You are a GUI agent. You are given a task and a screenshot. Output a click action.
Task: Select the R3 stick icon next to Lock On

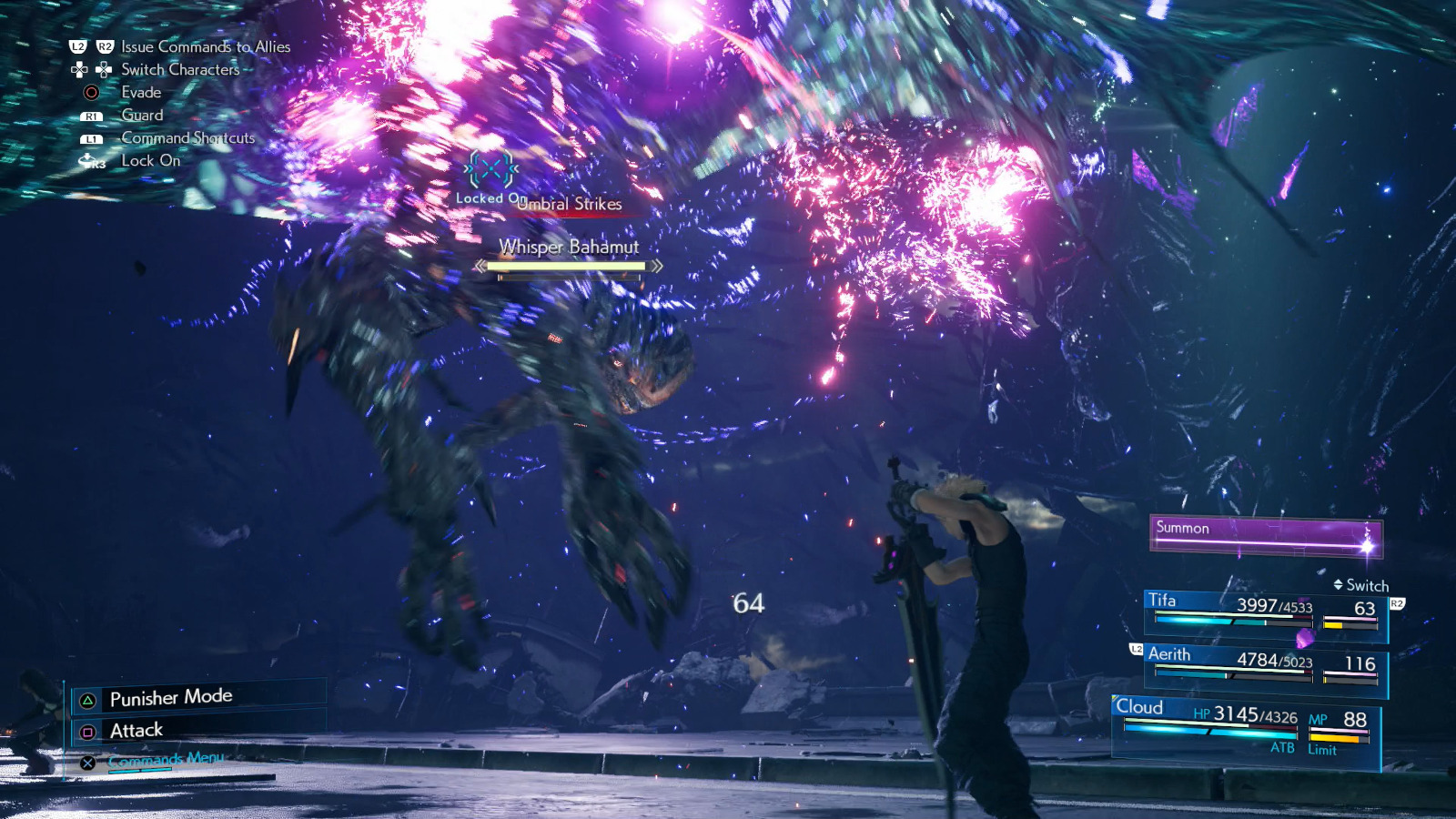88,160
